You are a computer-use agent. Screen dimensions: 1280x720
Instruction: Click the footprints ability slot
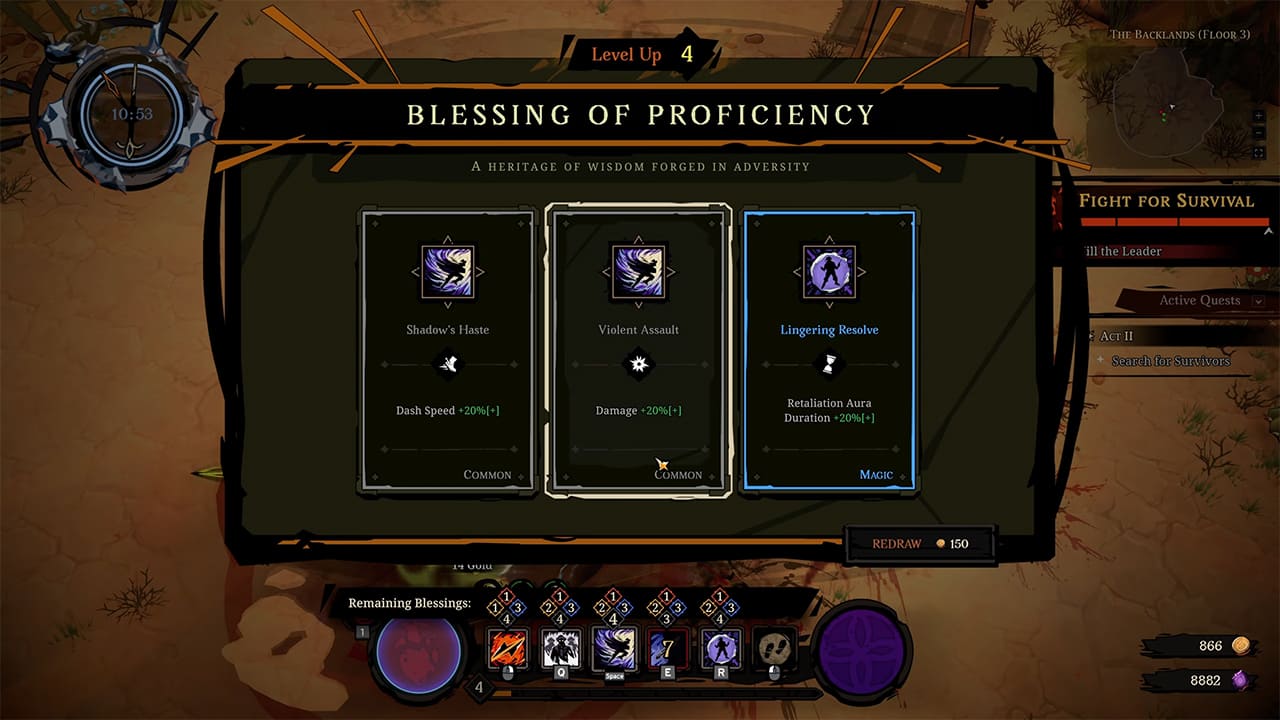tap(775, 648)
